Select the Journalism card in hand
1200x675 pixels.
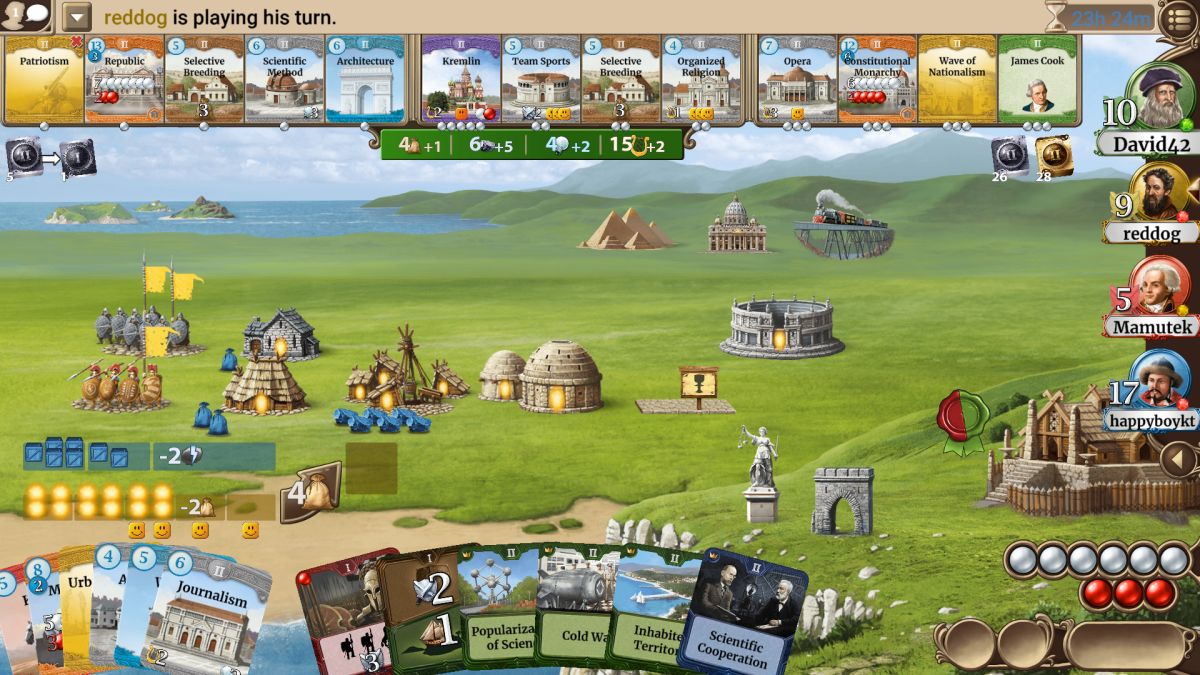coord(210,620)
